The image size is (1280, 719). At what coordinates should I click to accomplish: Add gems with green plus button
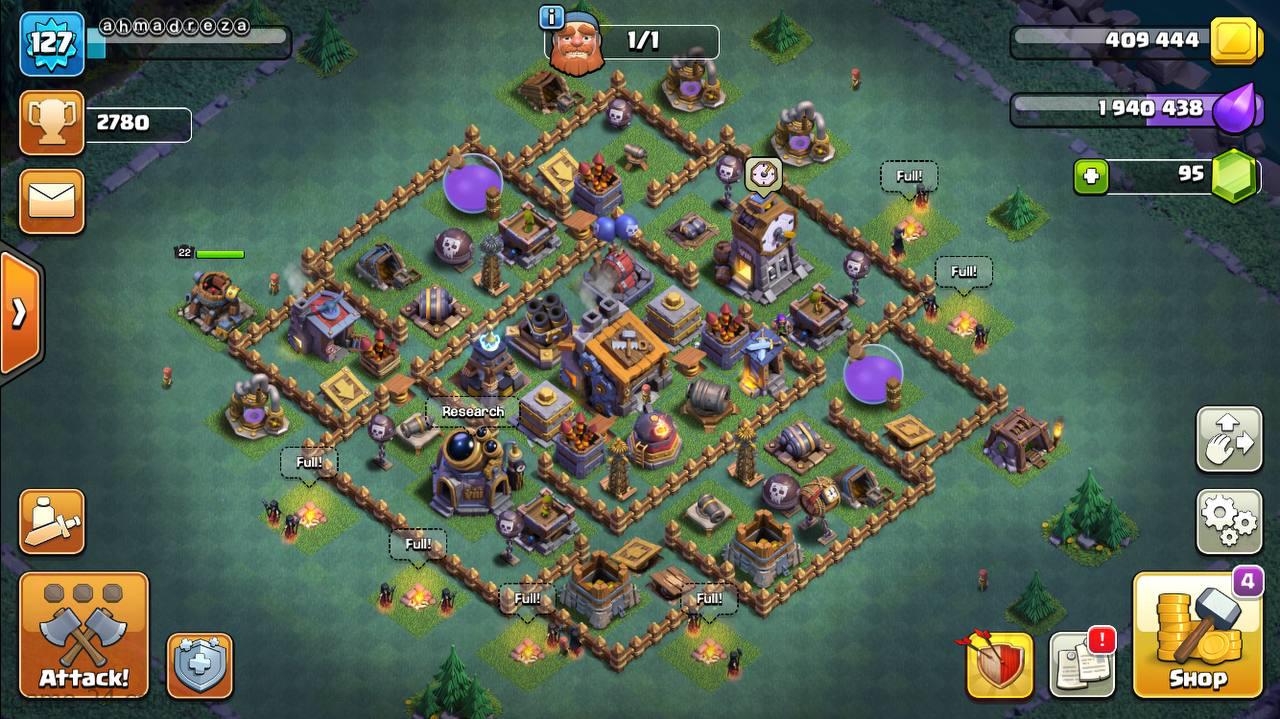(1091, 177)
